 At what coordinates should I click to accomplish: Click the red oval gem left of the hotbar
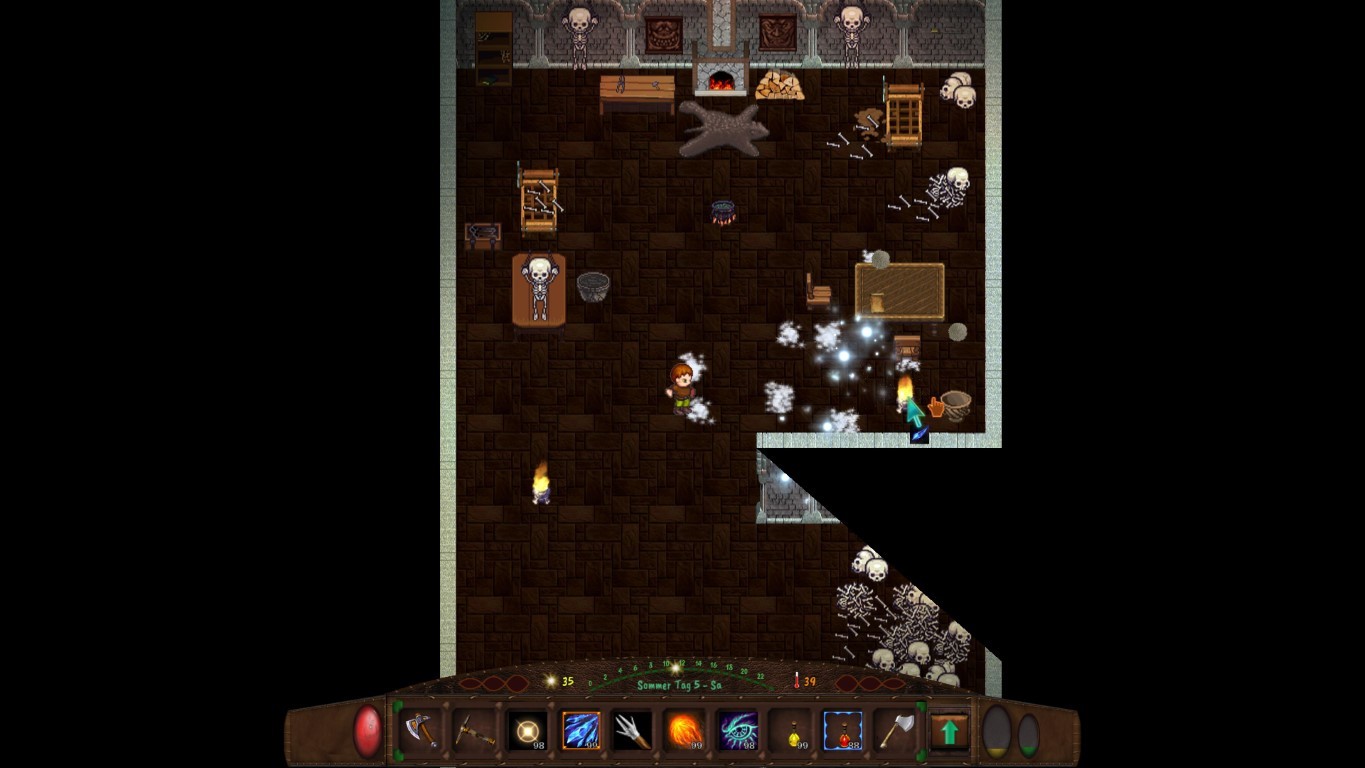[366, 729]
